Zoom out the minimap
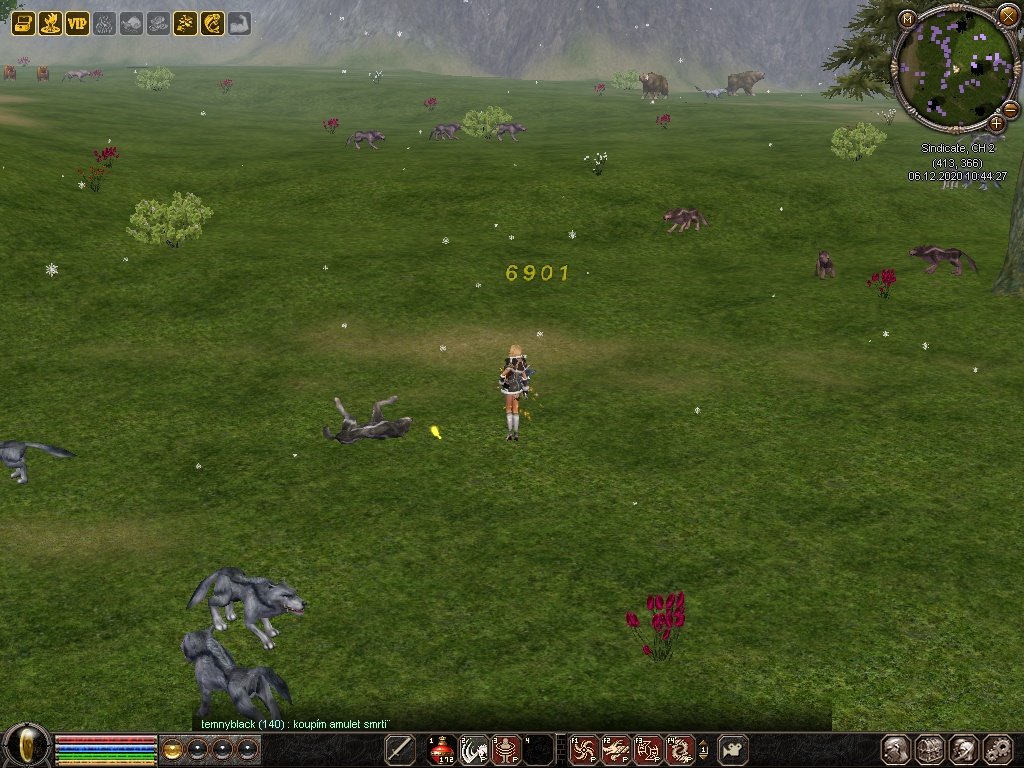Screen dimensions: 1024x768 click(x=1010, y=108)
